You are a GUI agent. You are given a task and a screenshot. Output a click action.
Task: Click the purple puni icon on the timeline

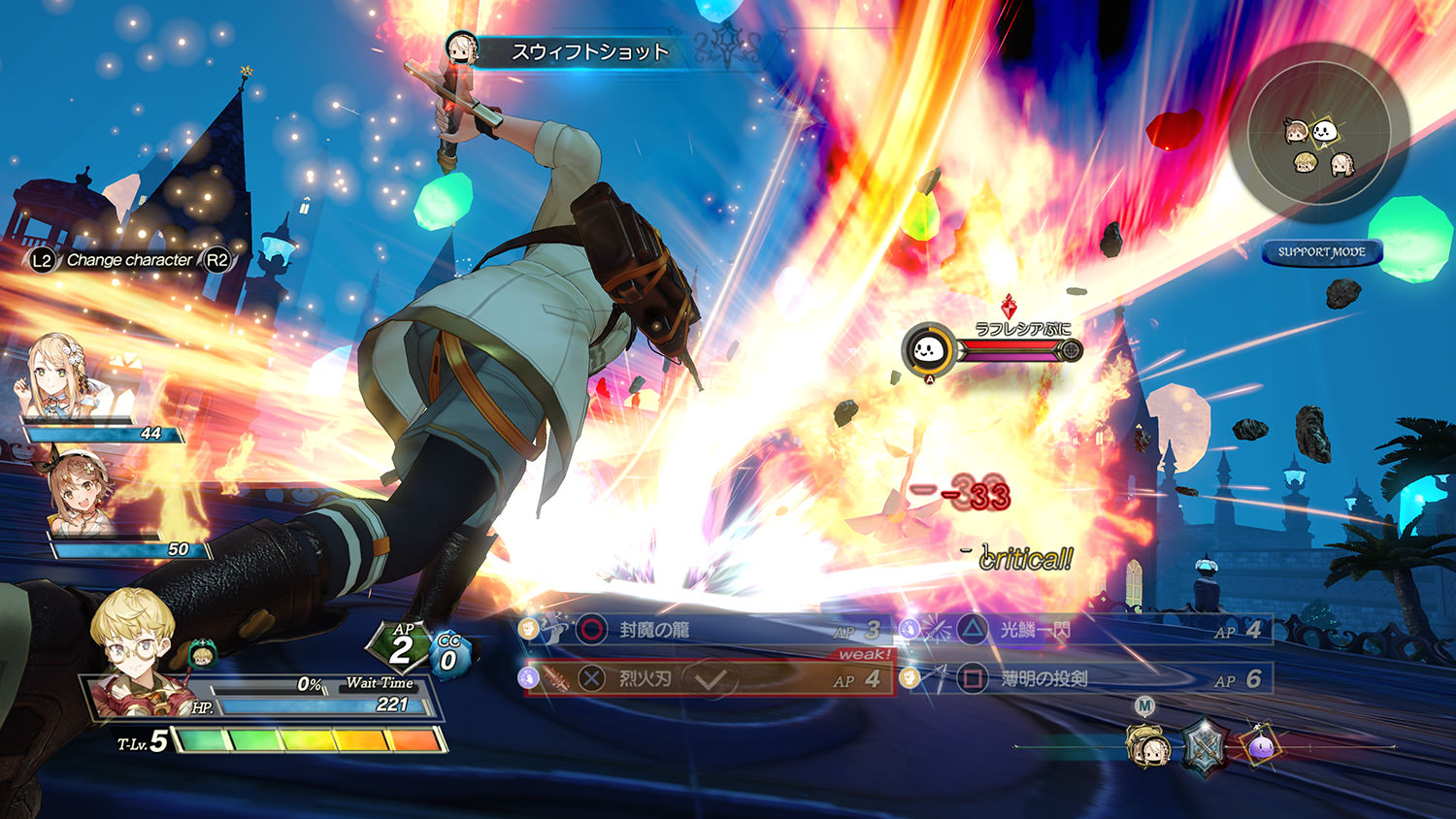pos(1260,747)
